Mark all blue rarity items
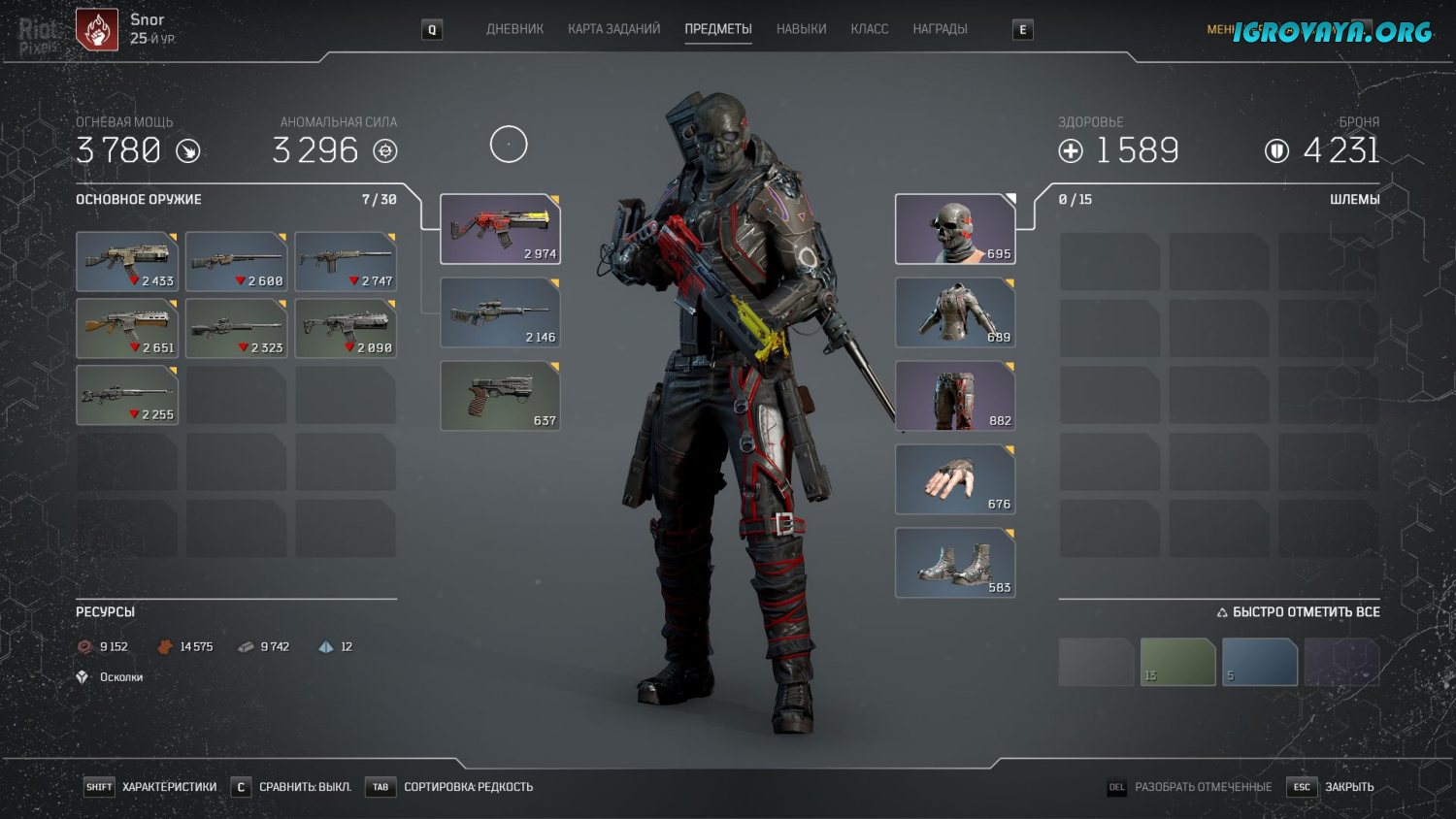Viewport: 1456px width, 819px height. (x=1259, y=662)
